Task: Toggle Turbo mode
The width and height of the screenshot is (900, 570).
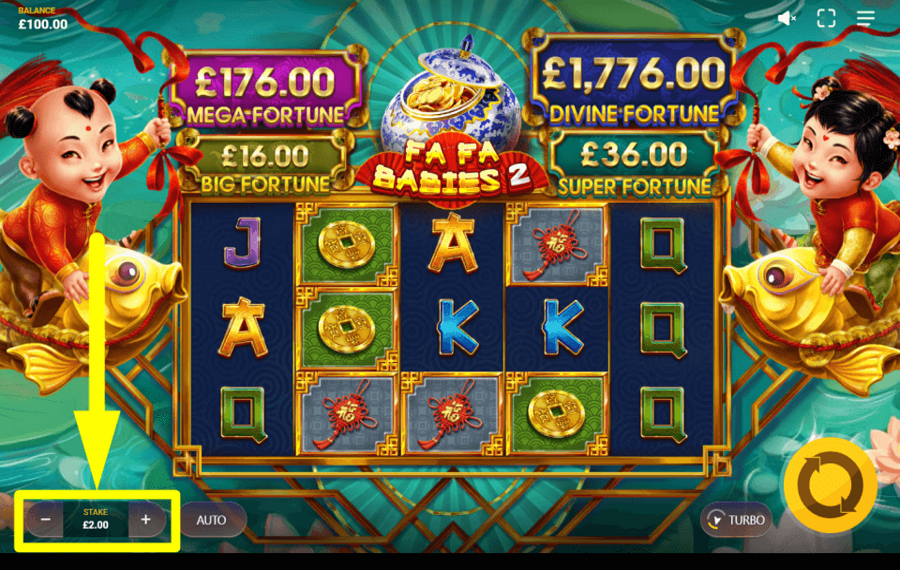Action: pyautogui.click(x=735, y=520)
